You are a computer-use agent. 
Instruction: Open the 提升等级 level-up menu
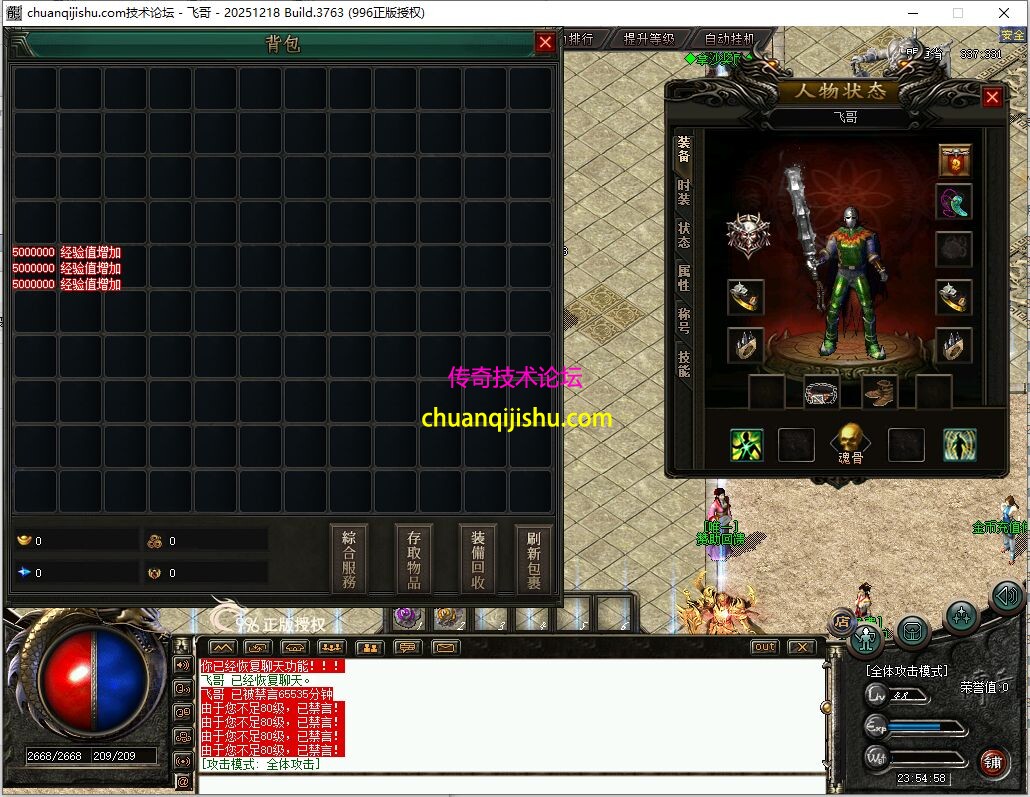pos(648,39)
